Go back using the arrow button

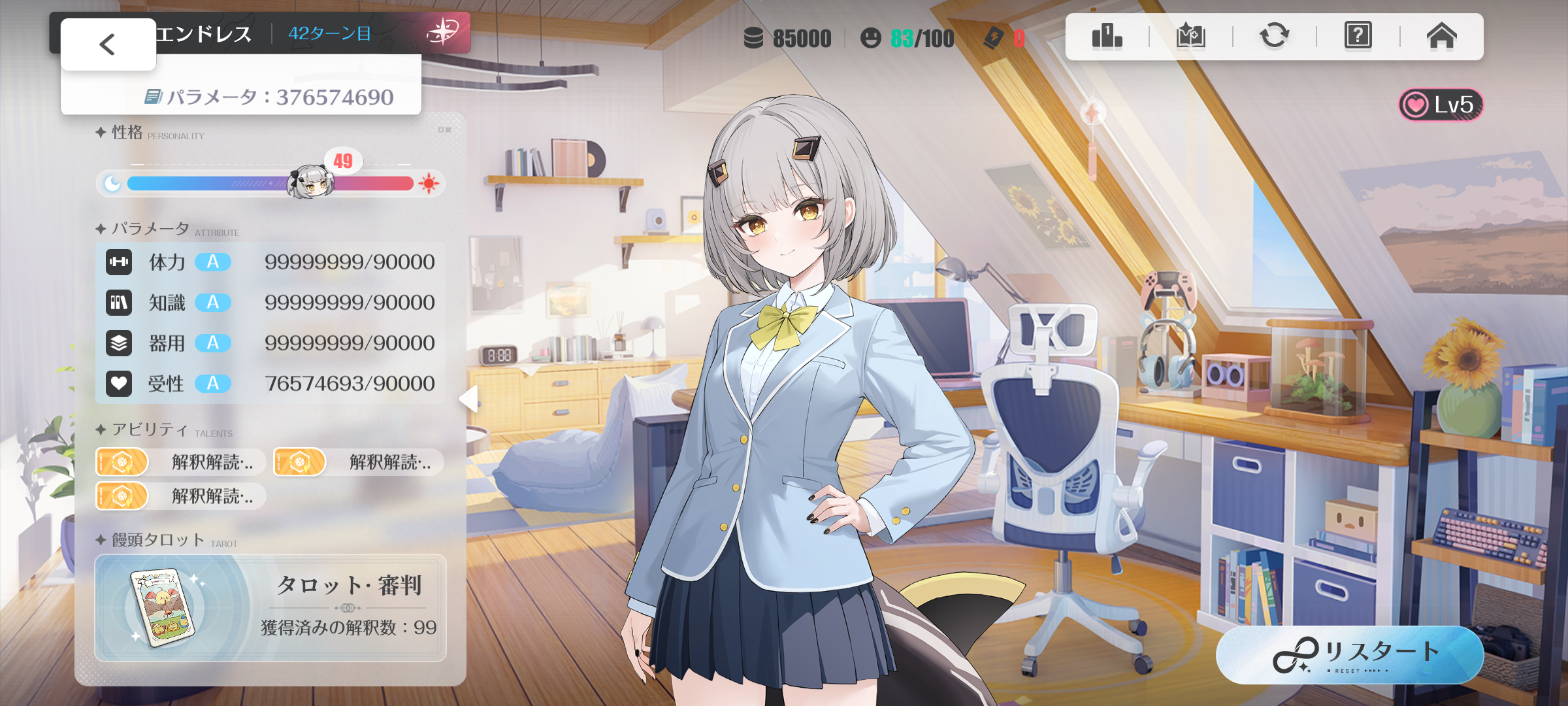pyautogui.click(x=108, y=44)
